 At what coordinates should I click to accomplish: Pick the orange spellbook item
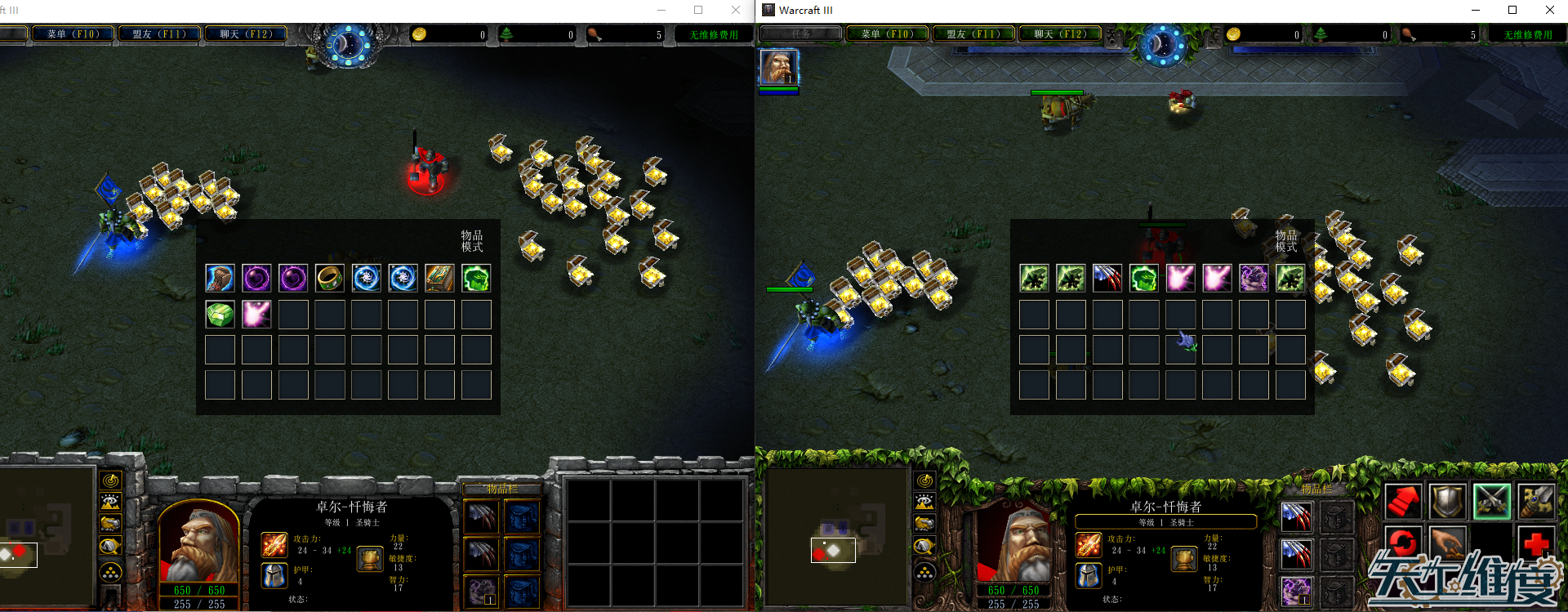point(439,279)
